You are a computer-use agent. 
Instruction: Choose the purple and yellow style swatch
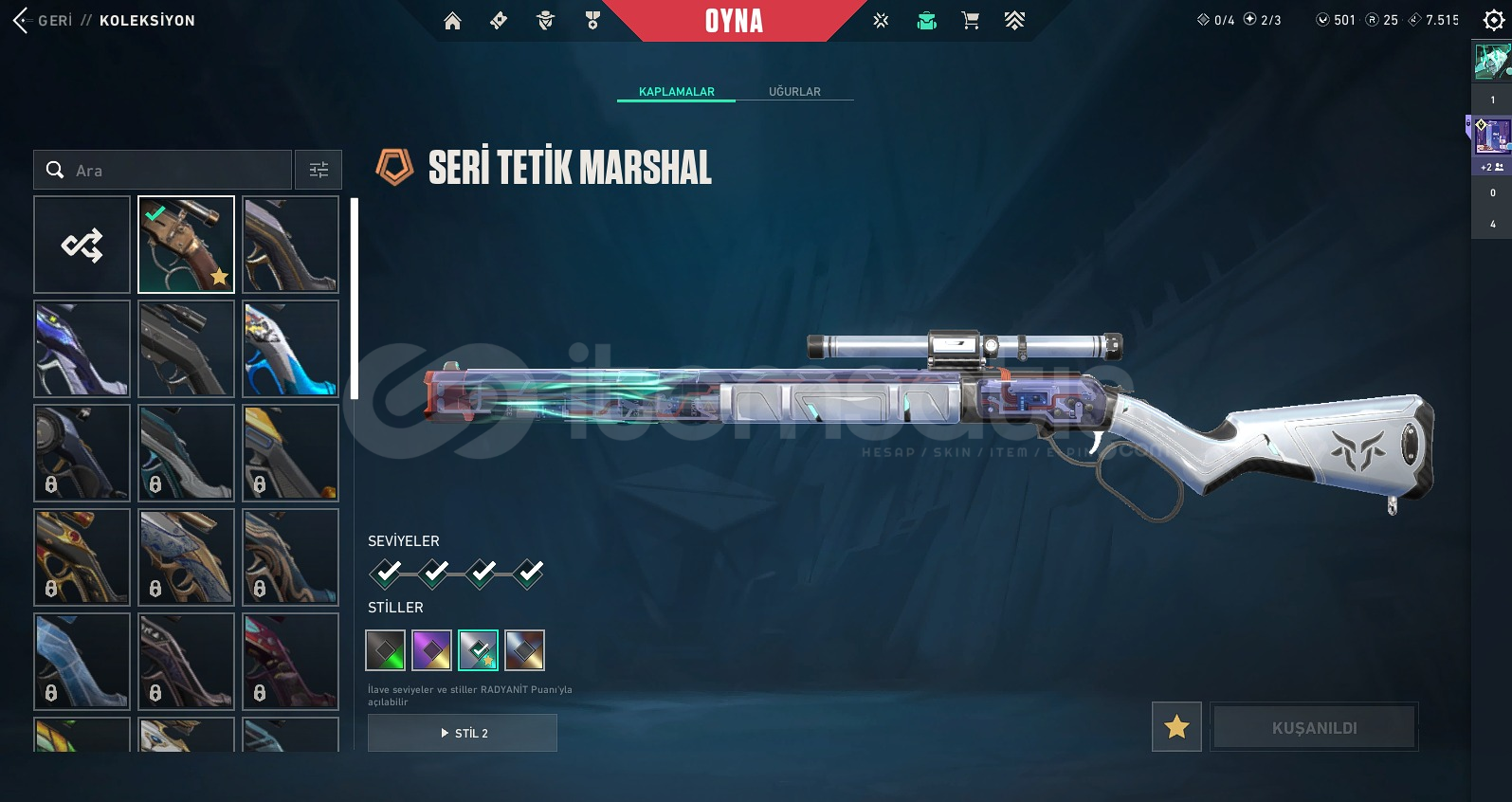432,650
